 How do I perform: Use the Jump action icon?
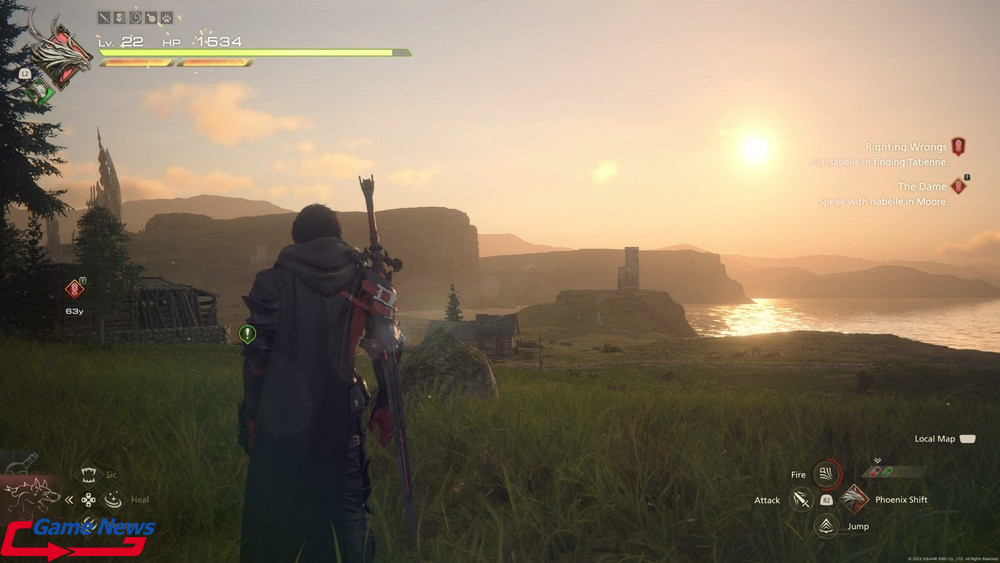pos(826,525)
